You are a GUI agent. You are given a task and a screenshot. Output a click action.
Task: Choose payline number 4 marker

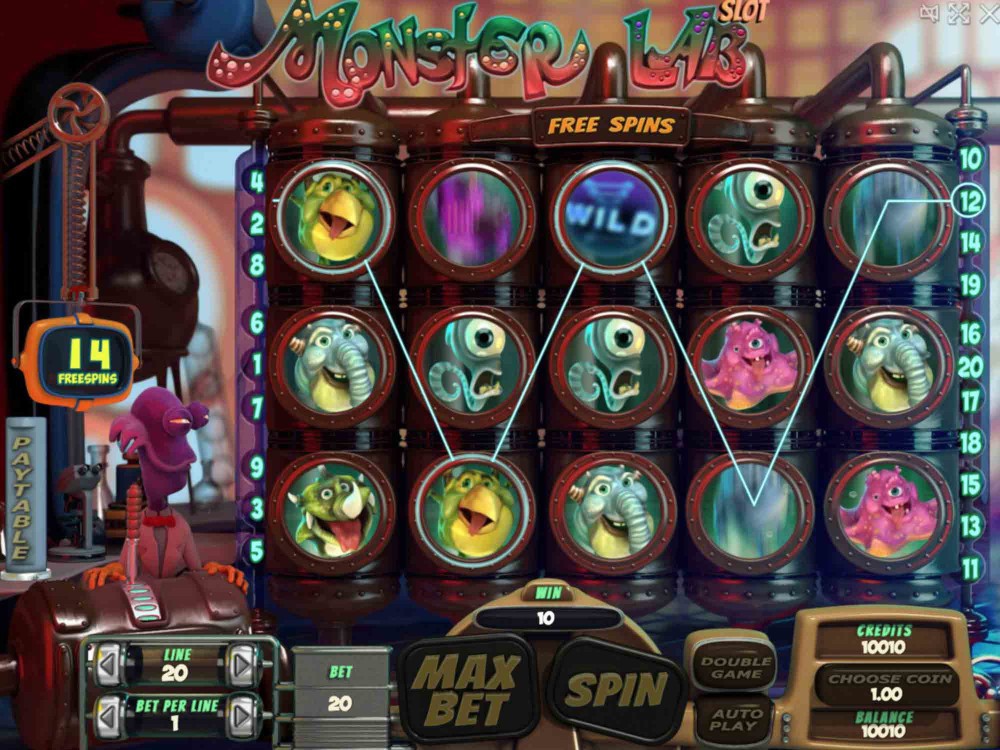coord(257,182)
